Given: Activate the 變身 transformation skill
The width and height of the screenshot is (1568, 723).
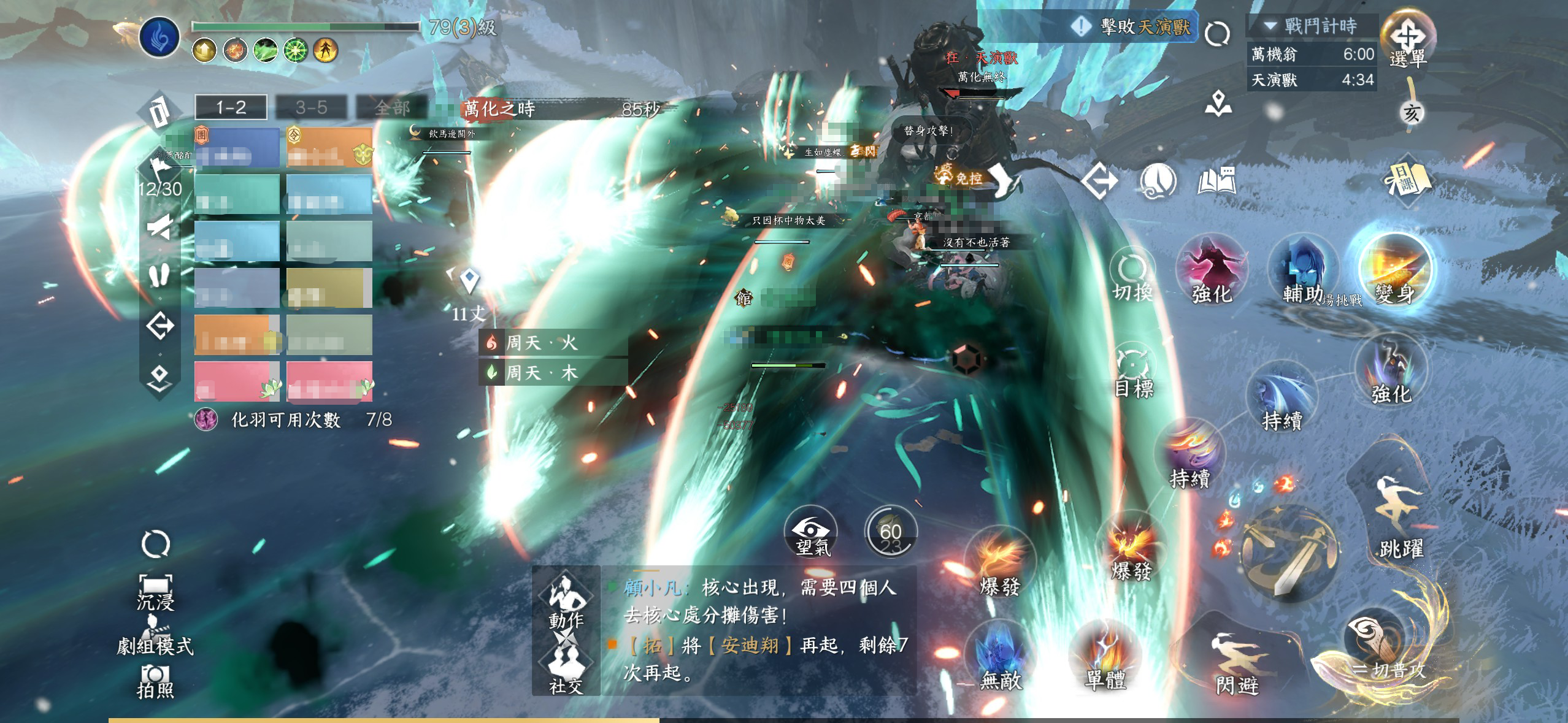Looking at the screenshot, I should point(1395,270).
